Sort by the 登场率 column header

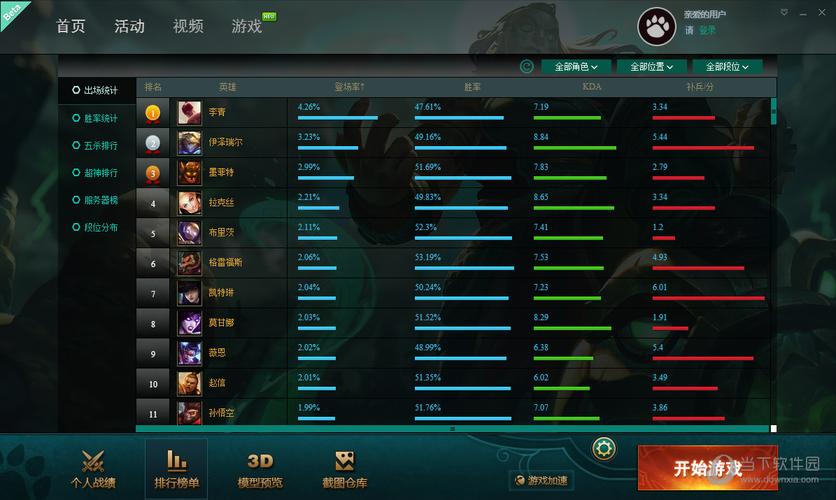[x=348, y=87]
